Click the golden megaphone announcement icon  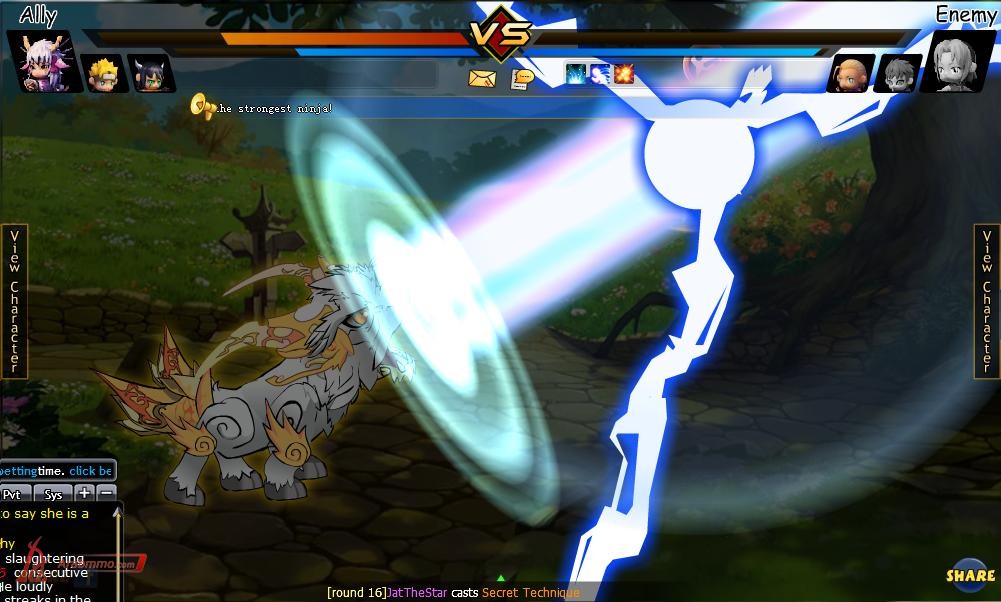coord(203,106)
